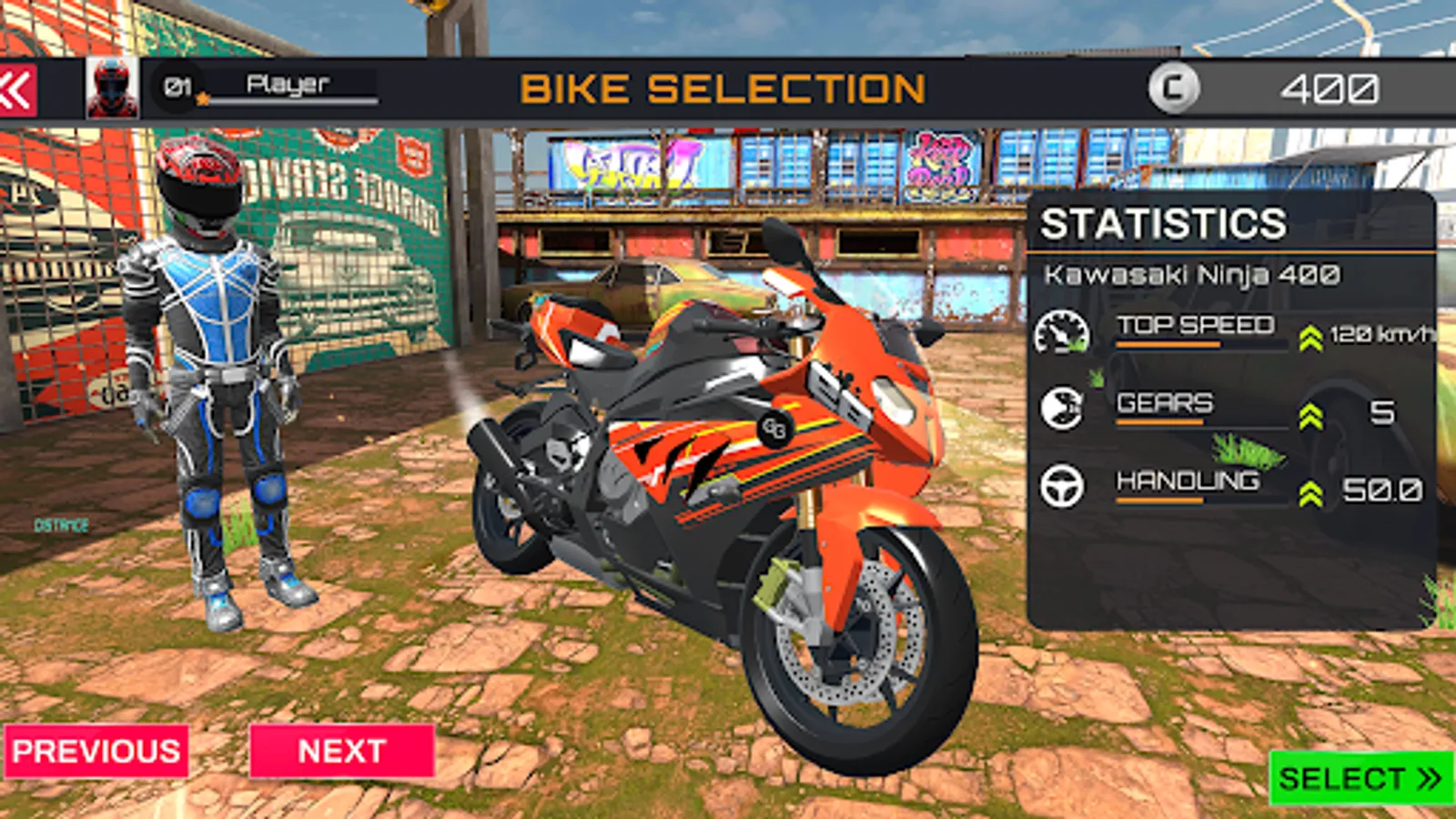Click the player's helmet avatar
Image resolution: width=1456 pixels, height=819 pixels.
tap(111, 87)
